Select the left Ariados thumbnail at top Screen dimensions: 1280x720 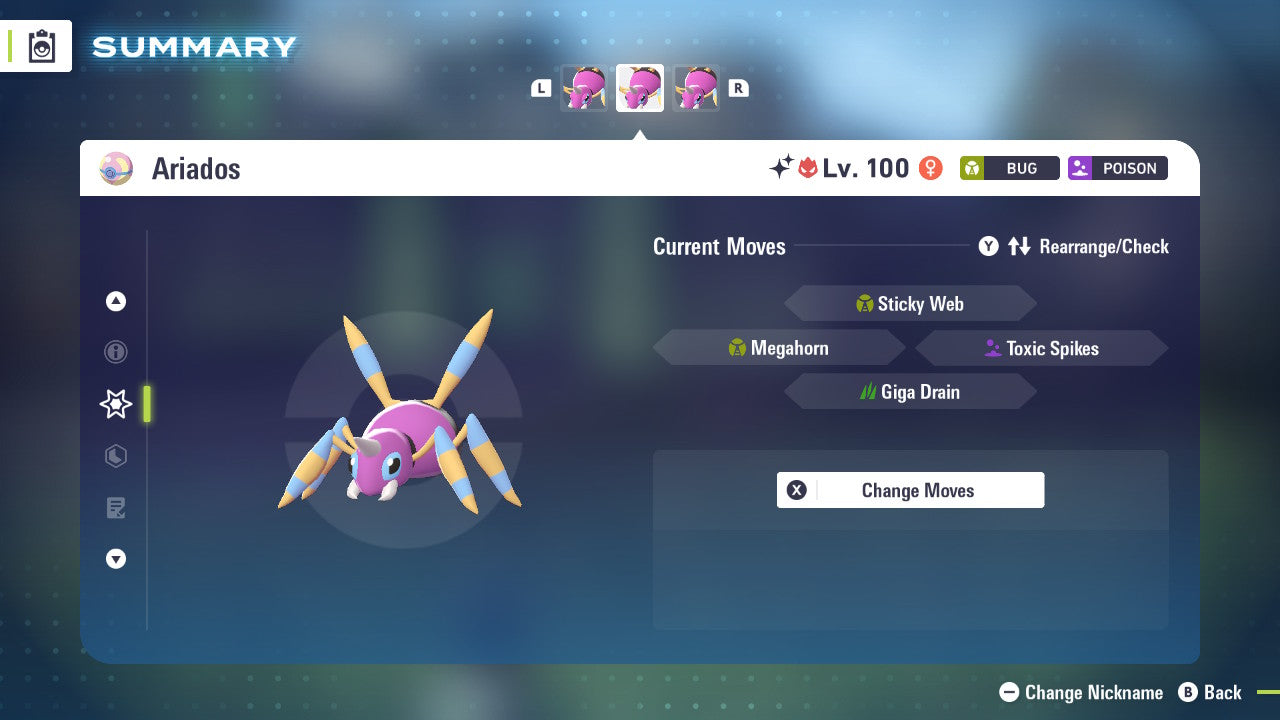tap(585, 87)
